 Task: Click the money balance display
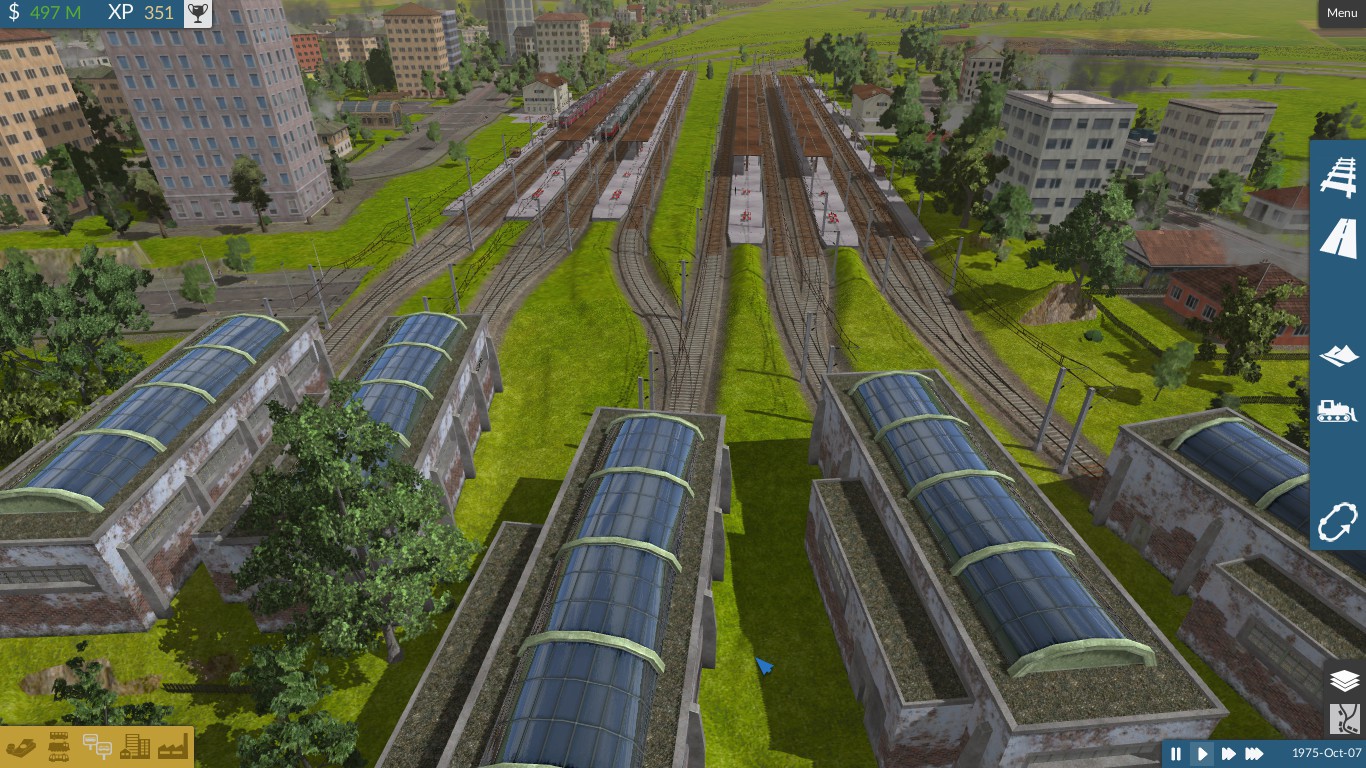tap(47, 13)
